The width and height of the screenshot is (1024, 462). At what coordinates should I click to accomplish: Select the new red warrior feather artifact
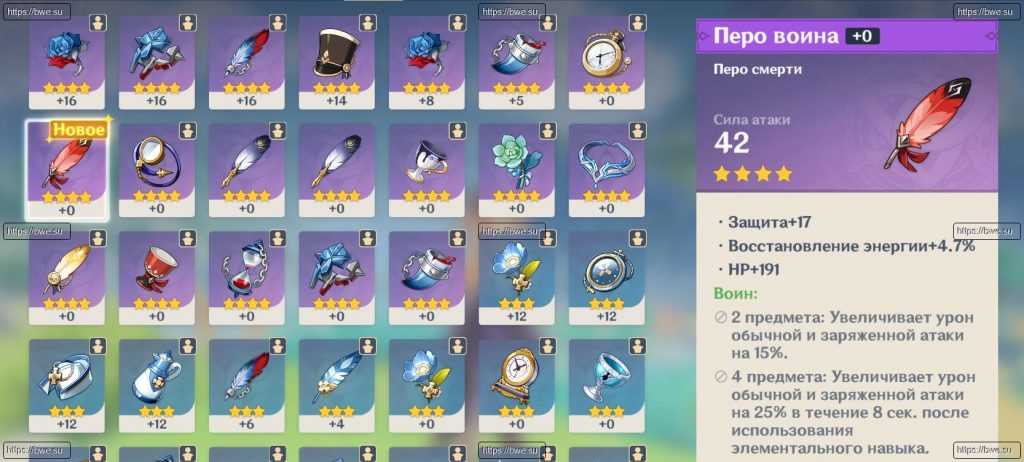[65, 167]
